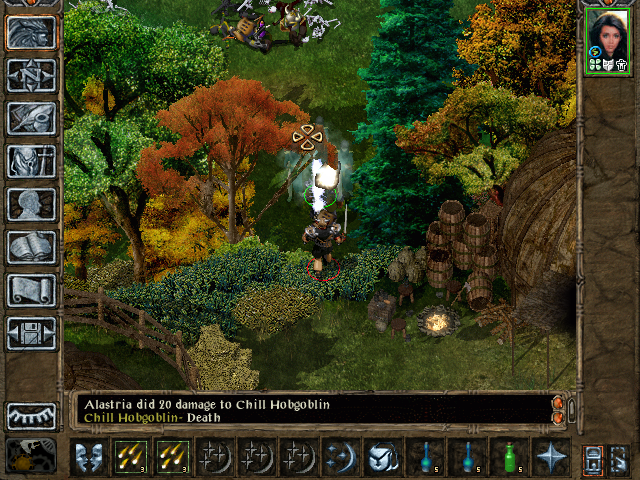
Task: Click the shield action bar button
Action: click(x=382, y=456)
